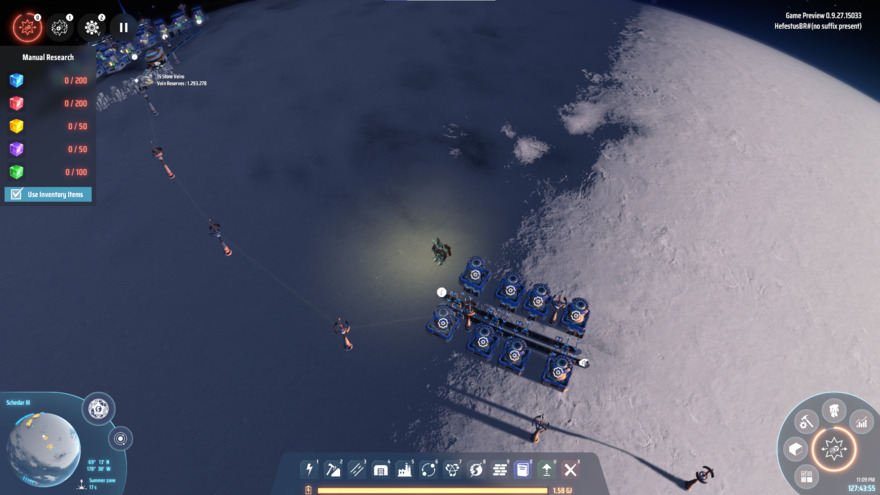Open the storage depot build category
Viewport: 880px width, 495px height.
pyautogui.click(x=381, y=469)
